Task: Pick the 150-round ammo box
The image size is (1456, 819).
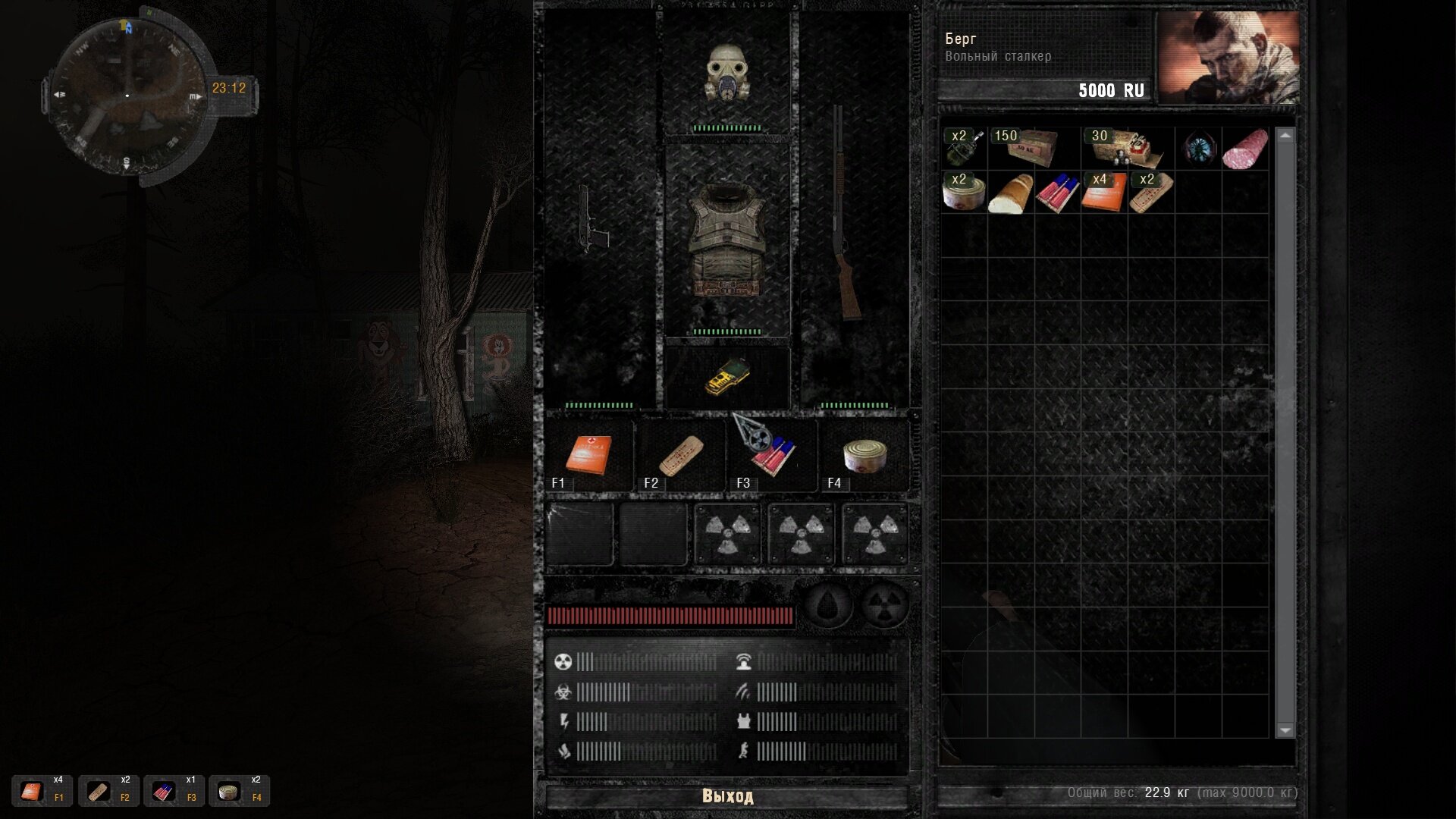Action: [x=1033, y=148]
